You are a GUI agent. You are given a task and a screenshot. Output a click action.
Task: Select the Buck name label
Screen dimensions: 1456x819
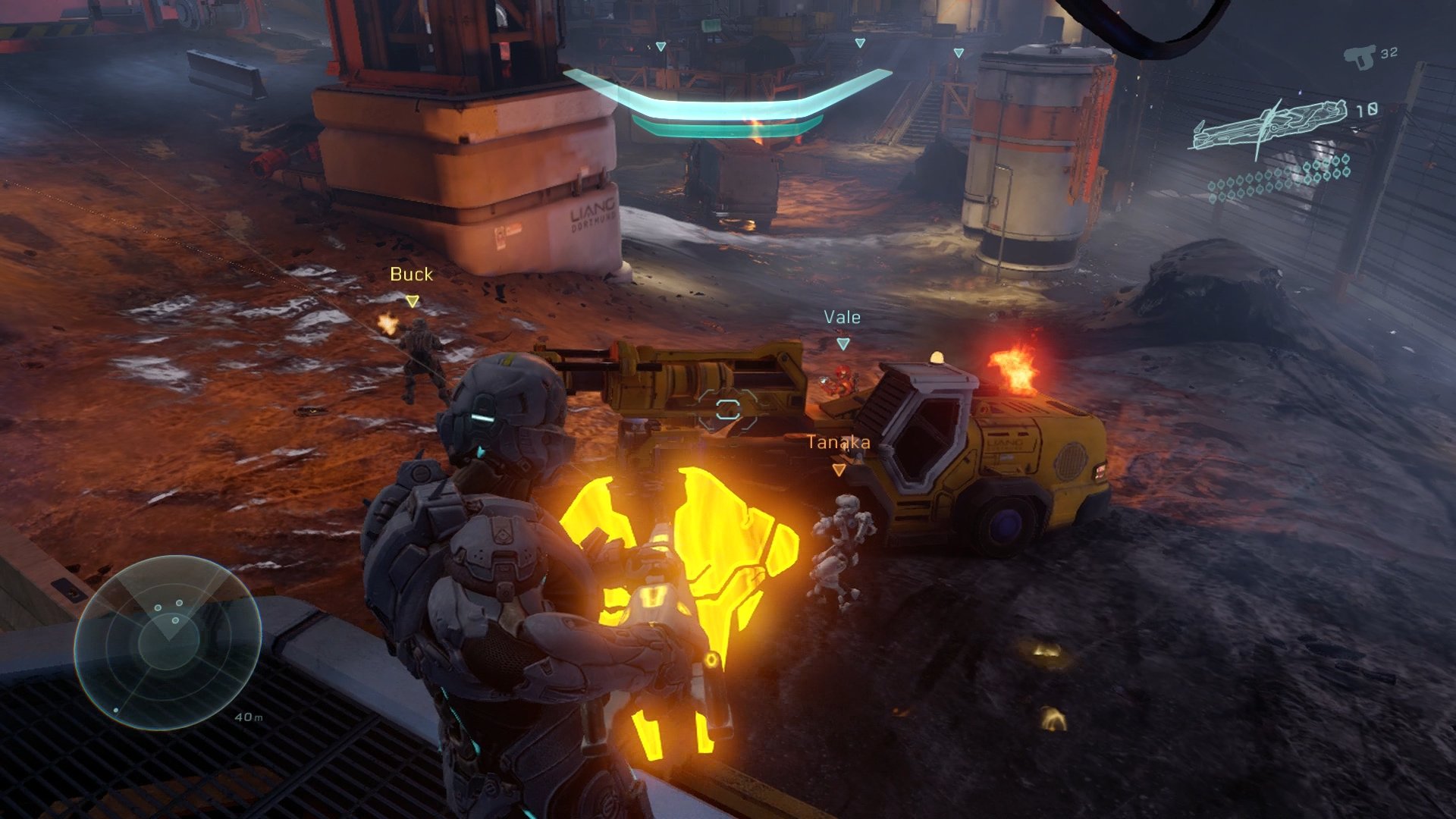point(410,275)
